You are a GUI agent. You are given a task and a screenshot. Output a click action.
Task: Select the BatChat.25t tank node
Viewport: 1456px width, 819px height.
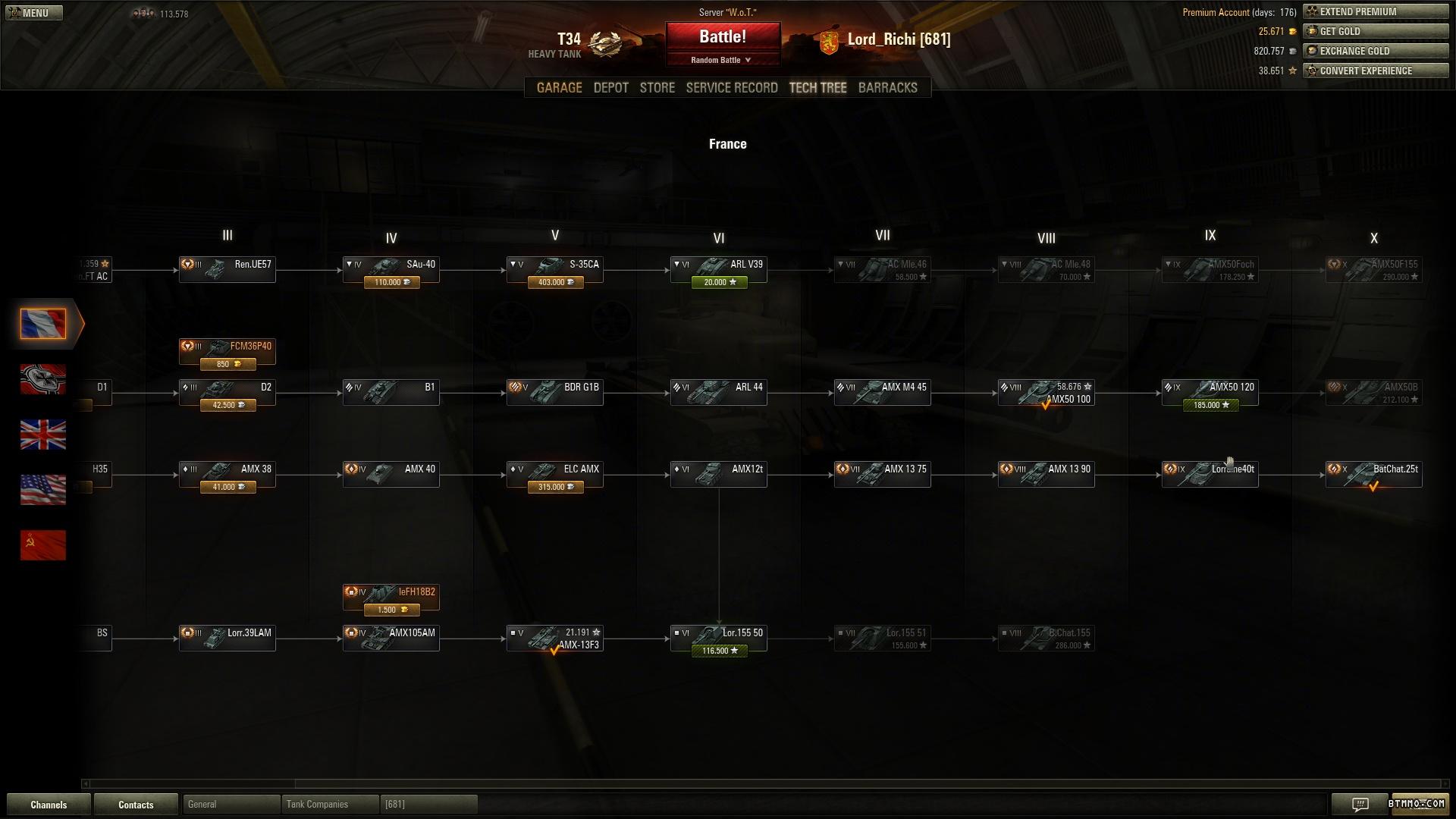[1373, 474]
